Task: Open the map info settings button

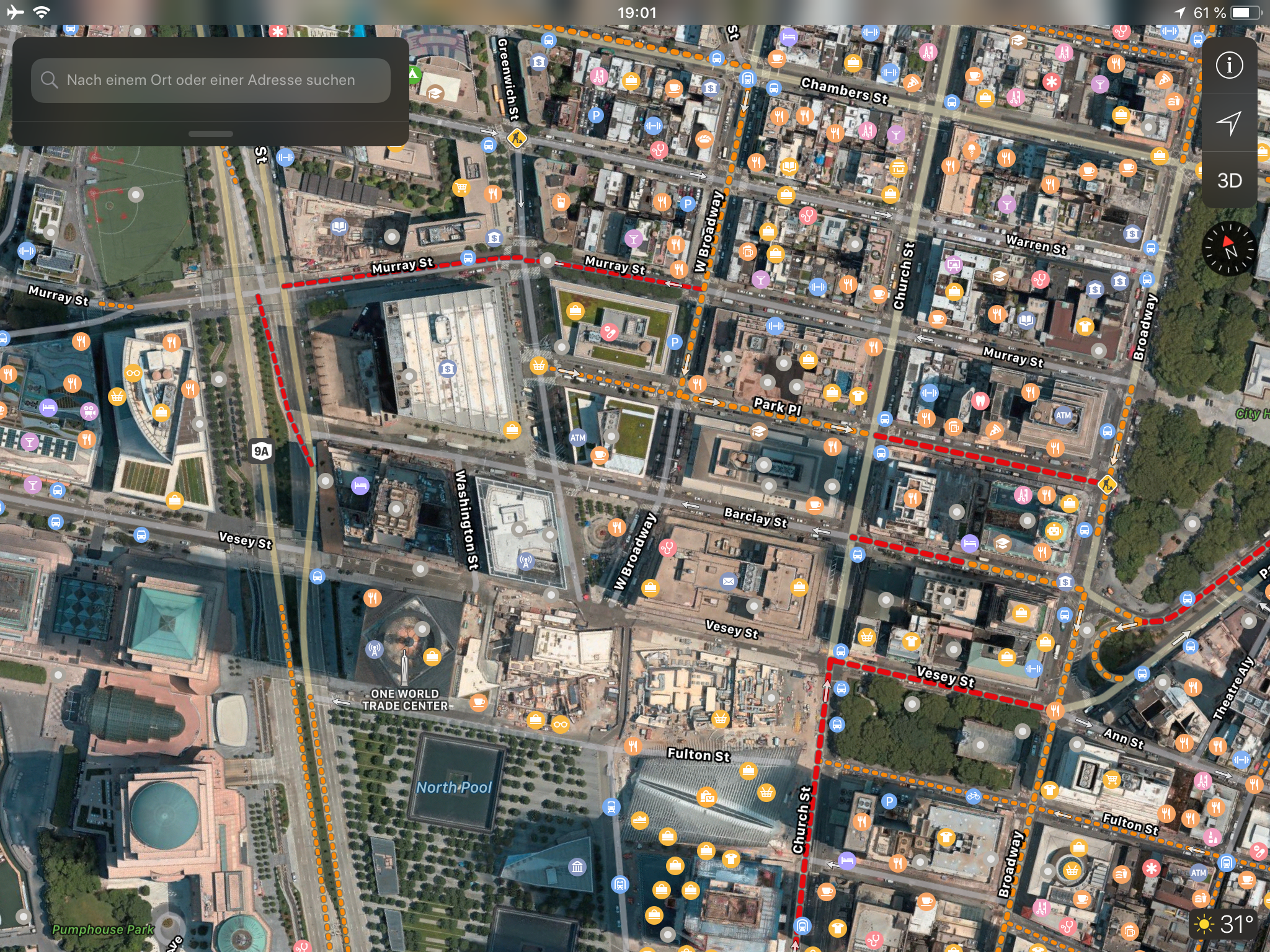Action: (x=1229, y=65)
